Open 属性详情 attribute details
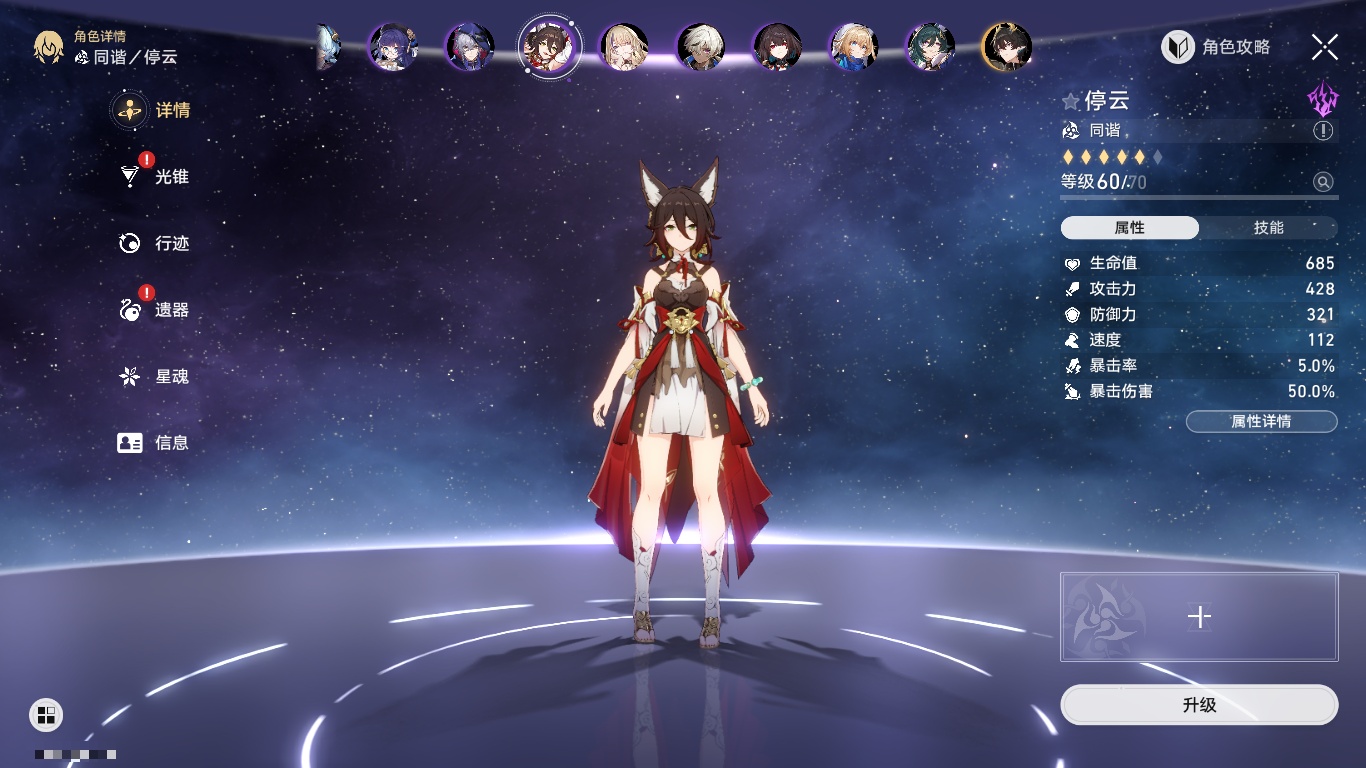This screenshot has height=768, width=1366. point(1261,421)
